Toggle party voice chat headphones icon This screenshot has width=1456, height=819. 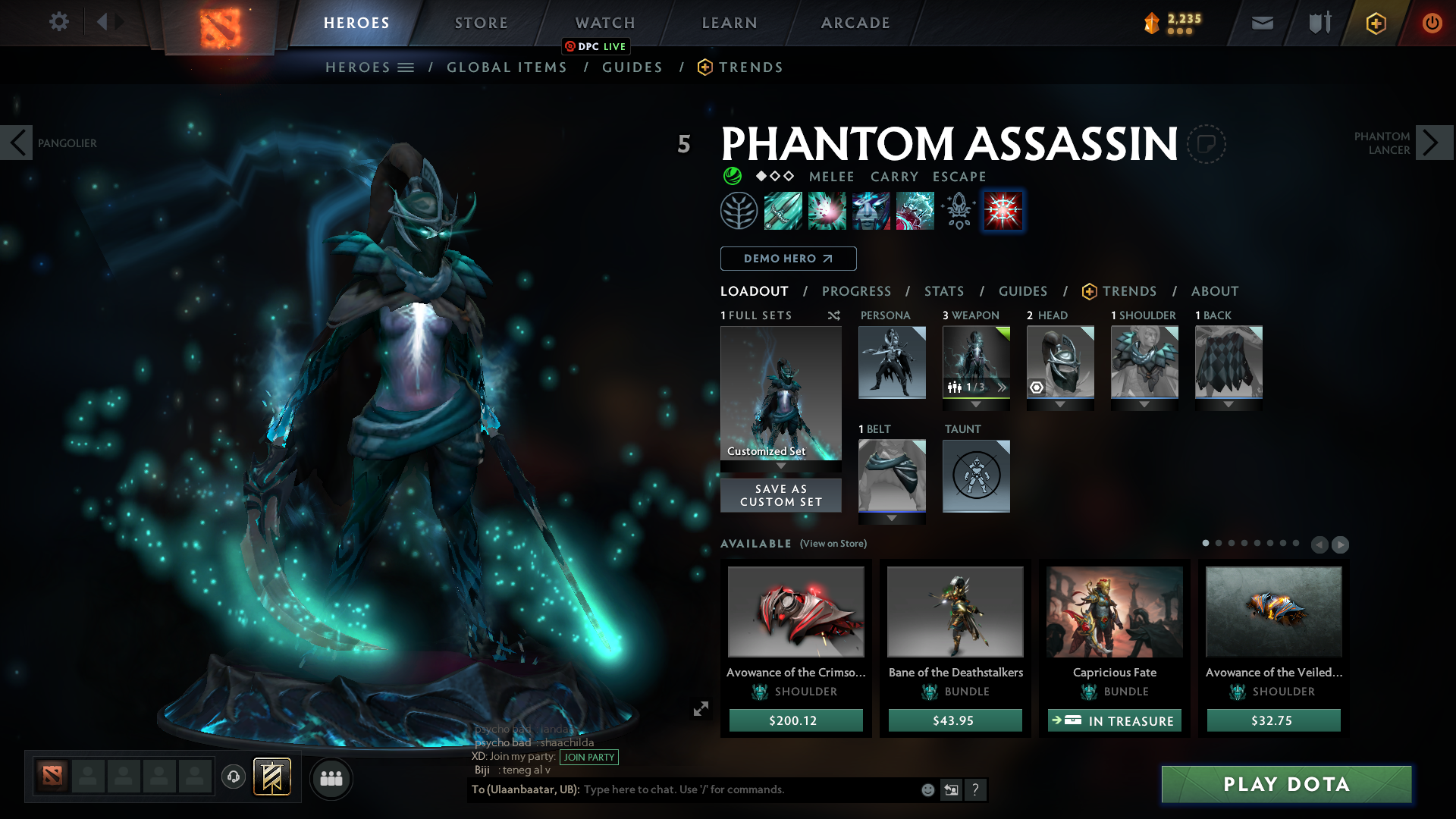(233, 776)
